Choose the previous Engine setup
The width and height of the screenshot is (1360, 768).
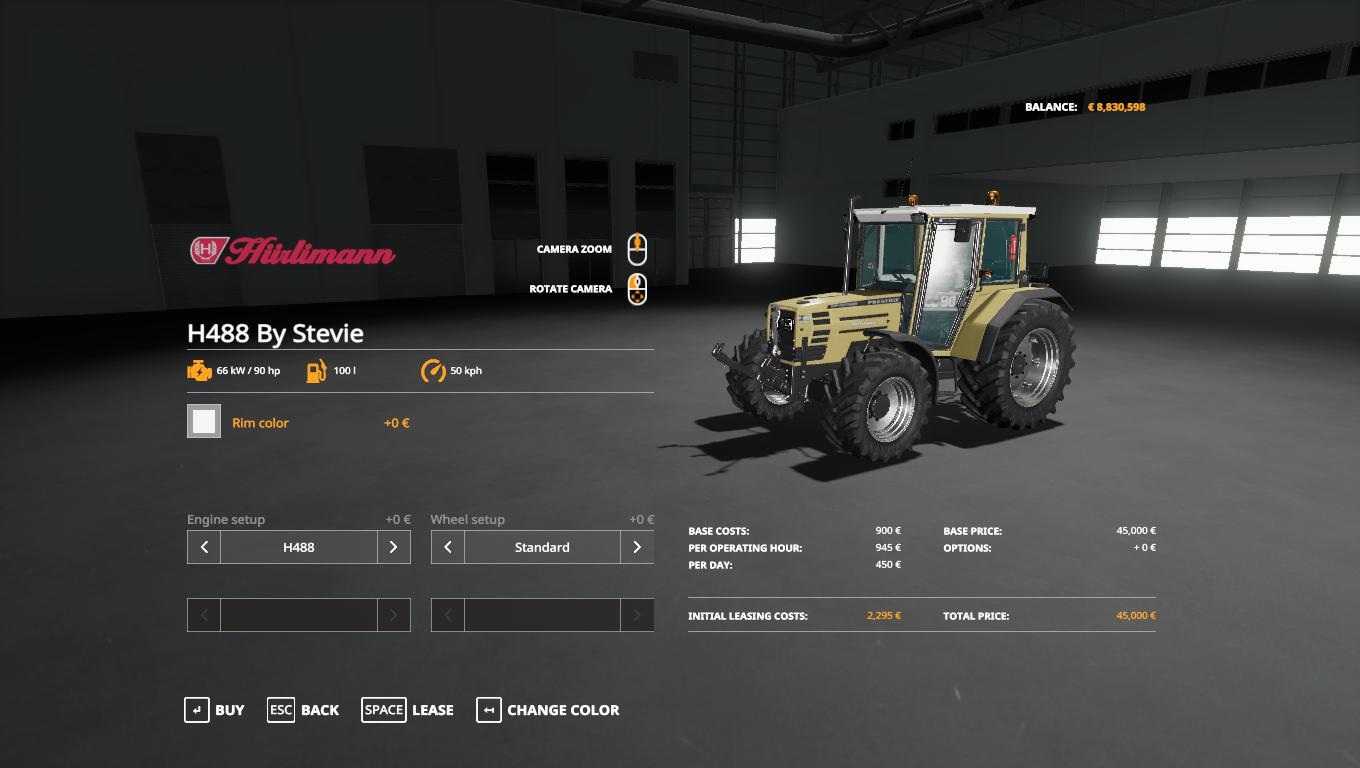tap(204, 547)
